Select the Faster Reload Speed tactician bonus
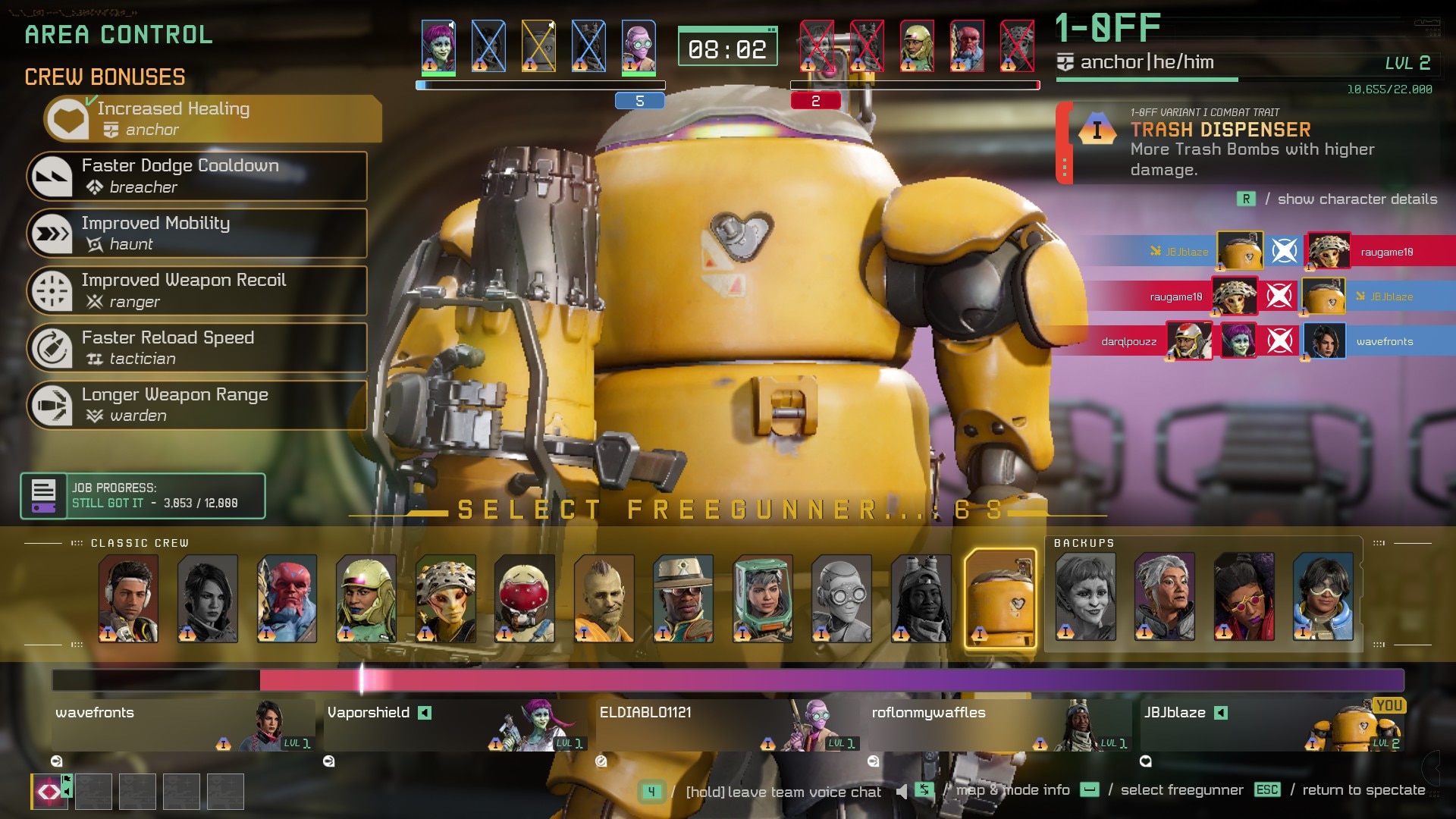The width and height of the screenshot is (1456, 819). [x=197, y=348]
